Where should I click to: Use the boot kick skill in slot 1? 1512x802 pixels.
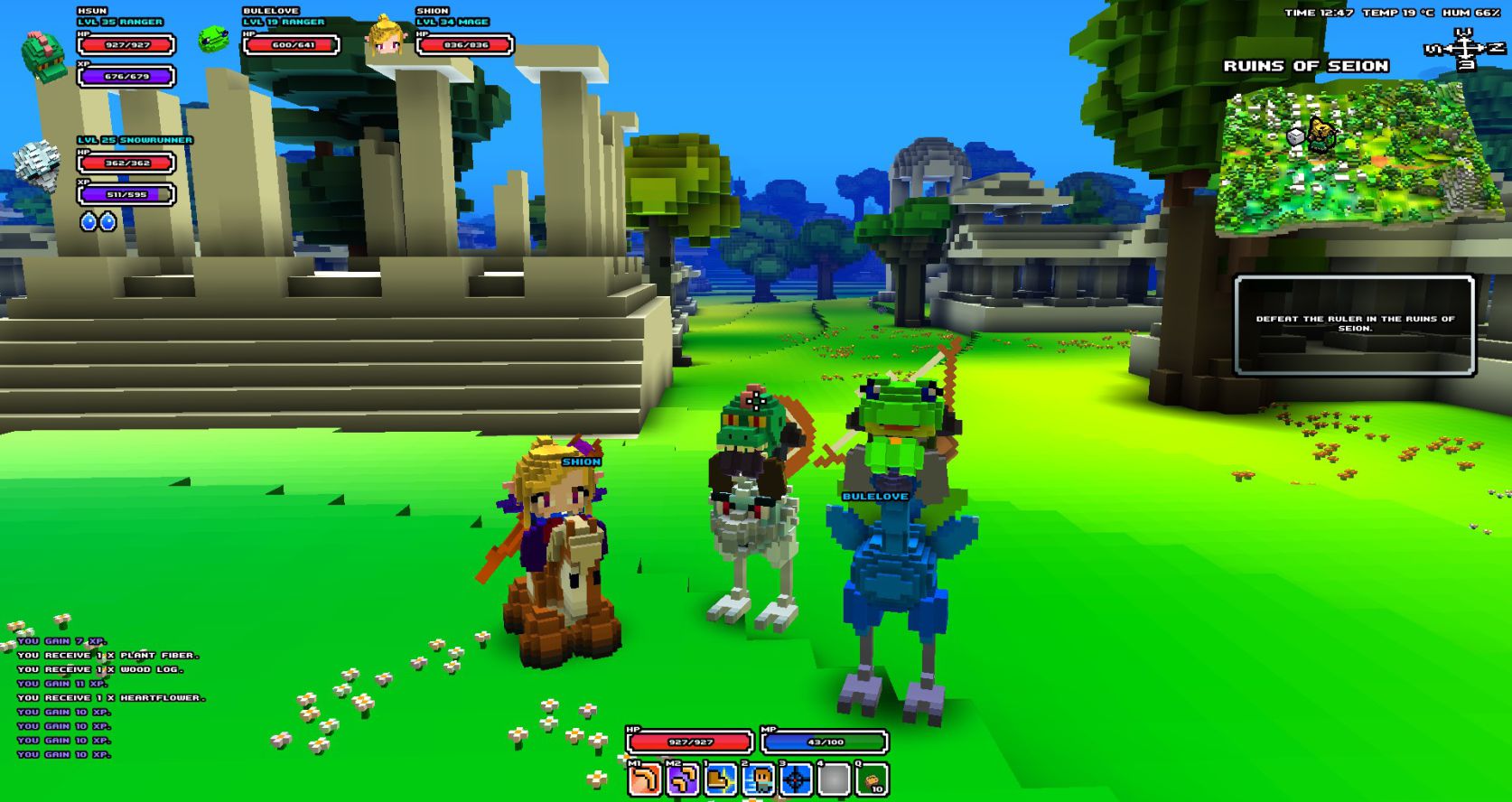click(x=721, y=779)
